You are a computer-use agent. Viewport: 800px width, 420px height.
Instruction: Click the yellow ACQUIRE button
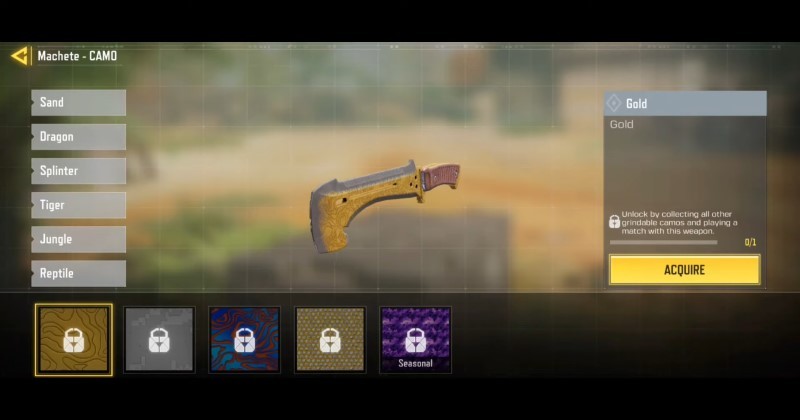click(x=684, y=270)
